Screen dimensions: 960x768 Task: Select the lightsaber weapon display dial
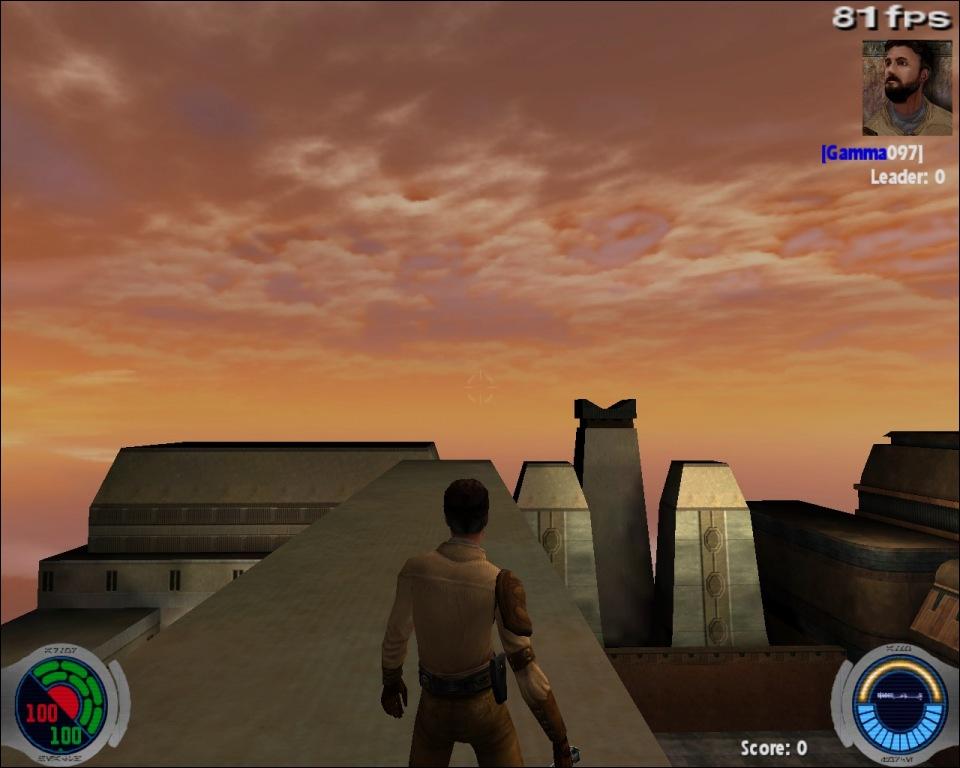[x=898, y=705]
